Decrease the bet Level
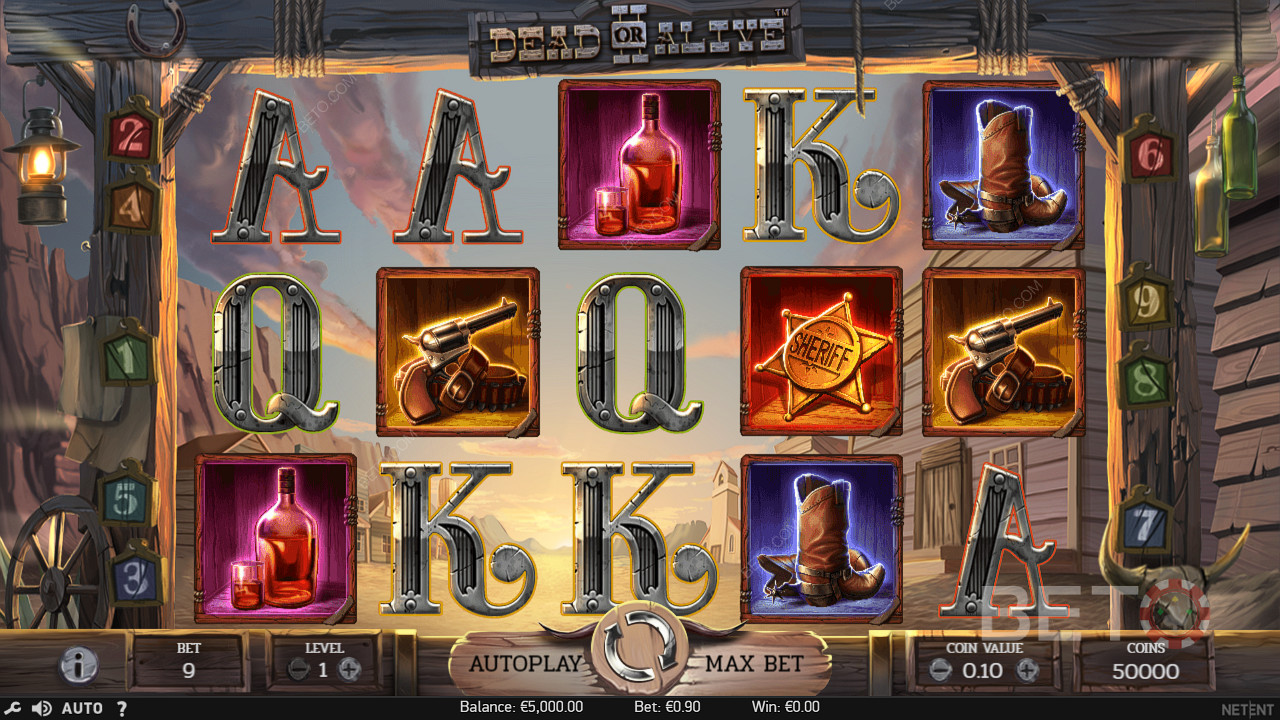This screenshot has height=720, width=1280. pyautogui.click(x=298, y=671)
